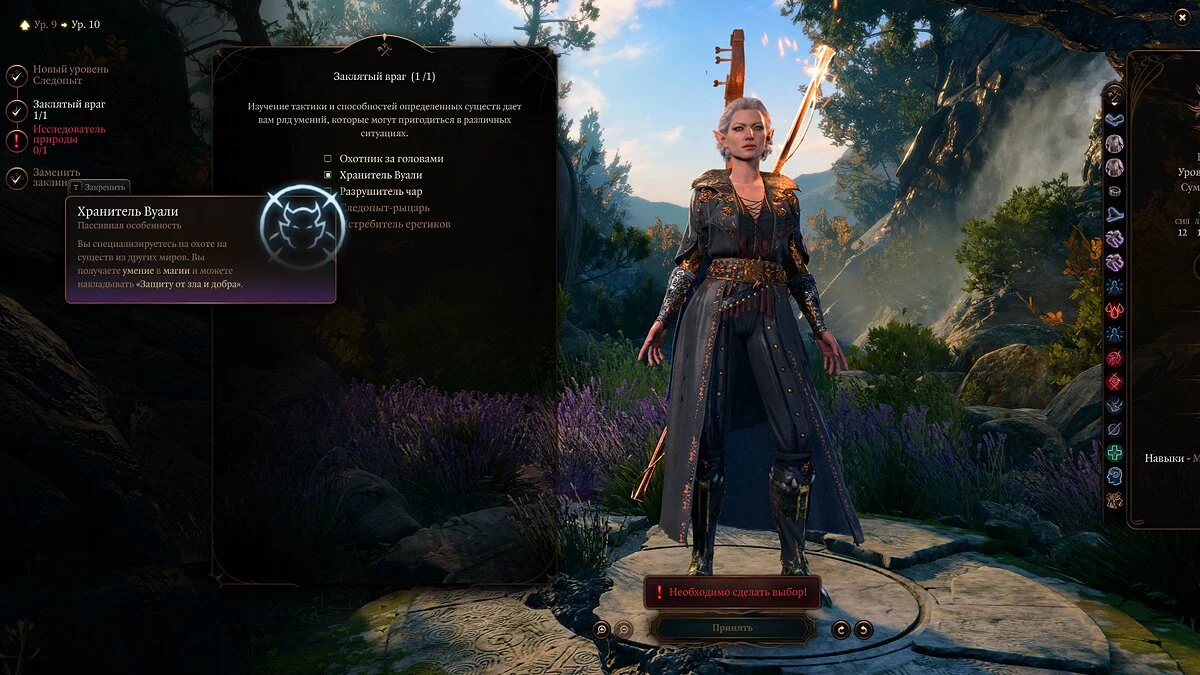1200x675 pixels.
Task: Open the Заменить заклинание step
Action: (17, 178)
